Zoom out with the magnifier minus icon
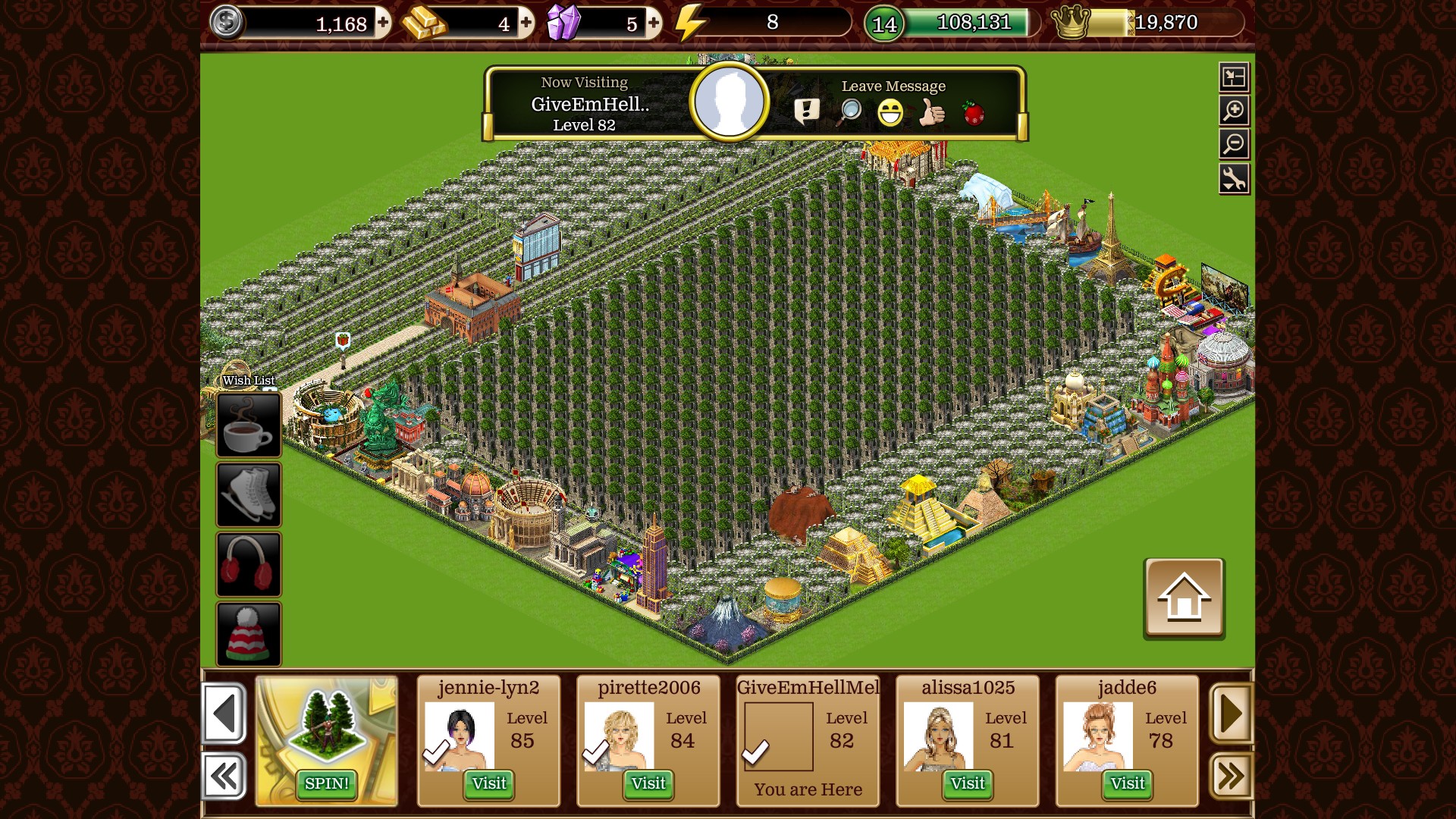Screen dimensions: 1456x819 coord(1234,144)
